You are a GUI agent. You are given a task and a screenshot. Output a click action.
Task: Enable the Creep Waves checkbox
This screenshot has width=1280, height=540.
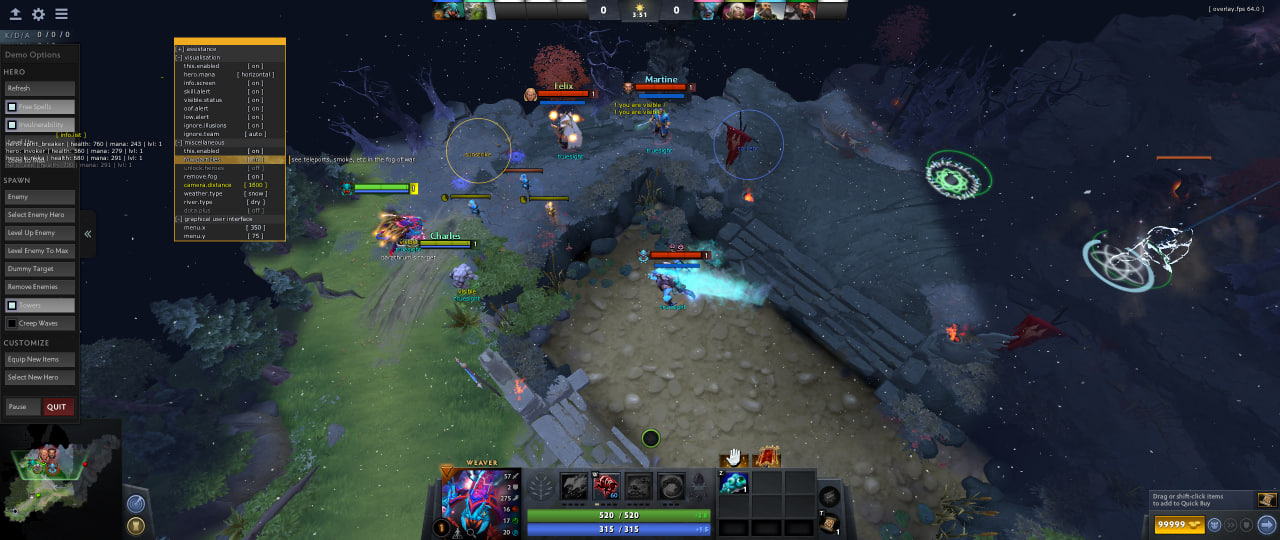coord(12,323)
